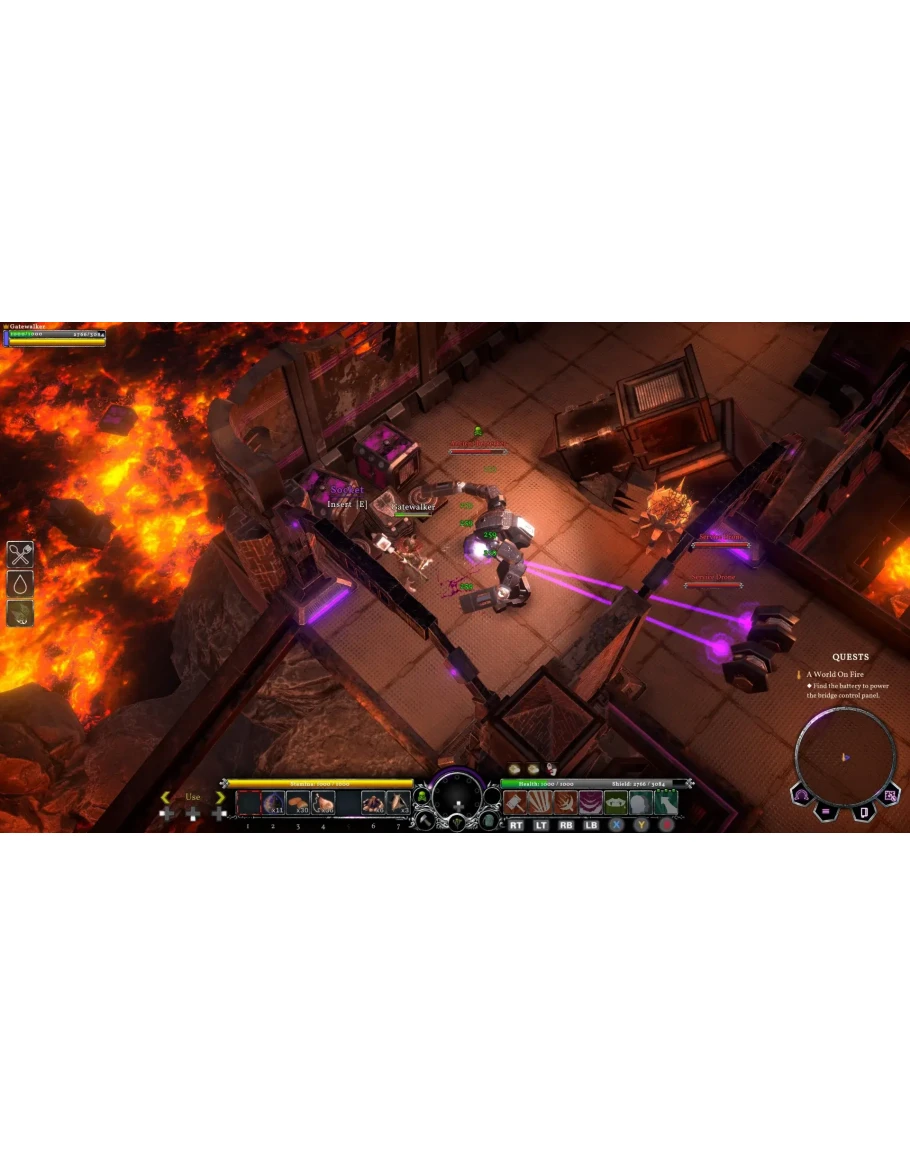Open the puzzle-map icon beside the minimap
The width and height of the screenshot is (910, 1155).
tap(890, 796)
